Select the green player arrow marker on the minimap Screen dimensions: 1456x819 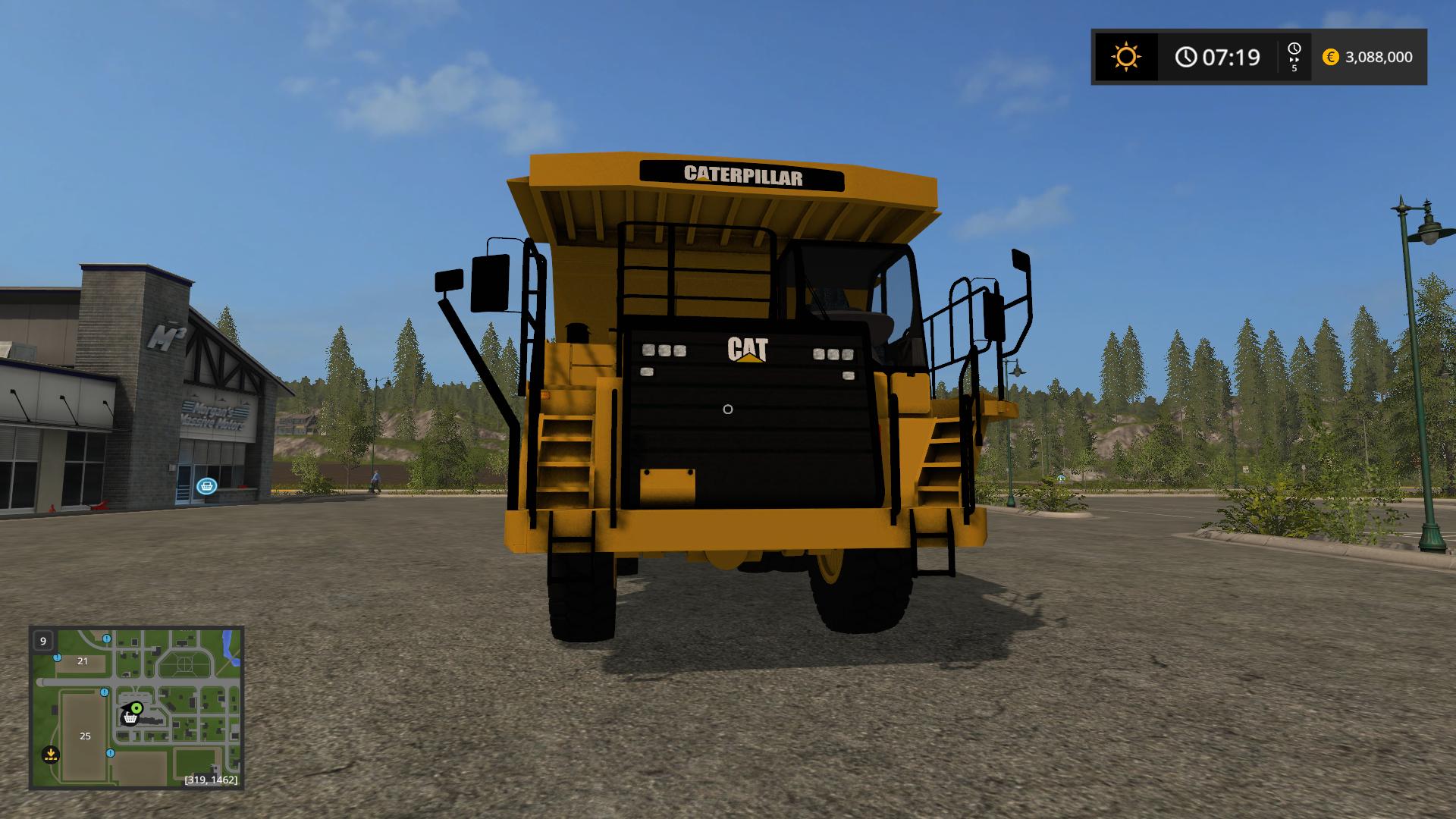[136, 708]
